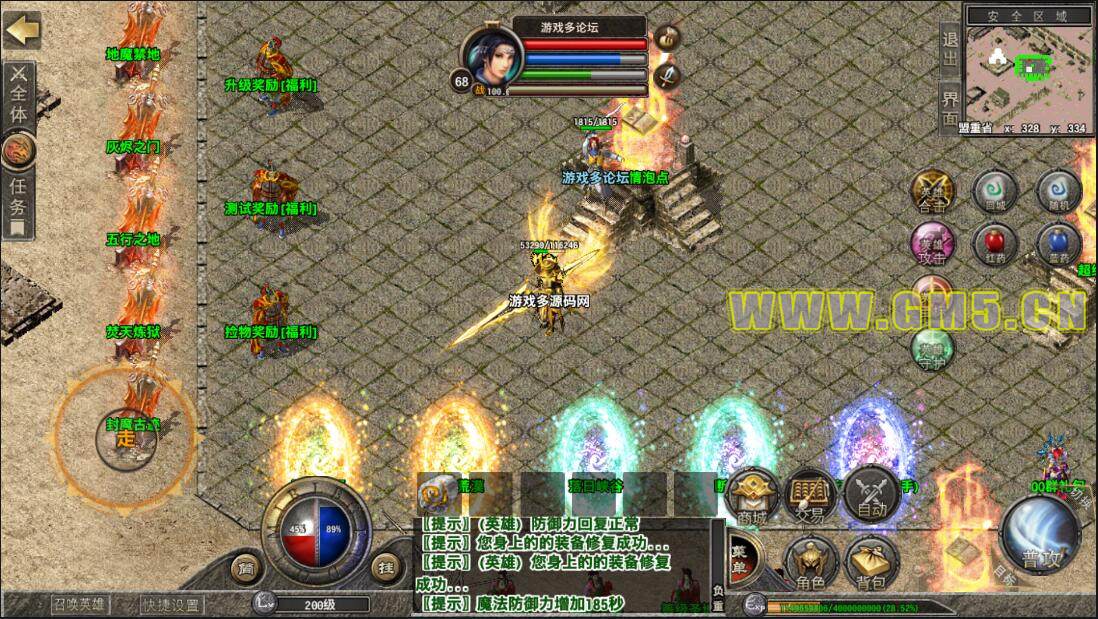Open the 界面 interface button
The image size is (1098, 619).
point(950,106)
